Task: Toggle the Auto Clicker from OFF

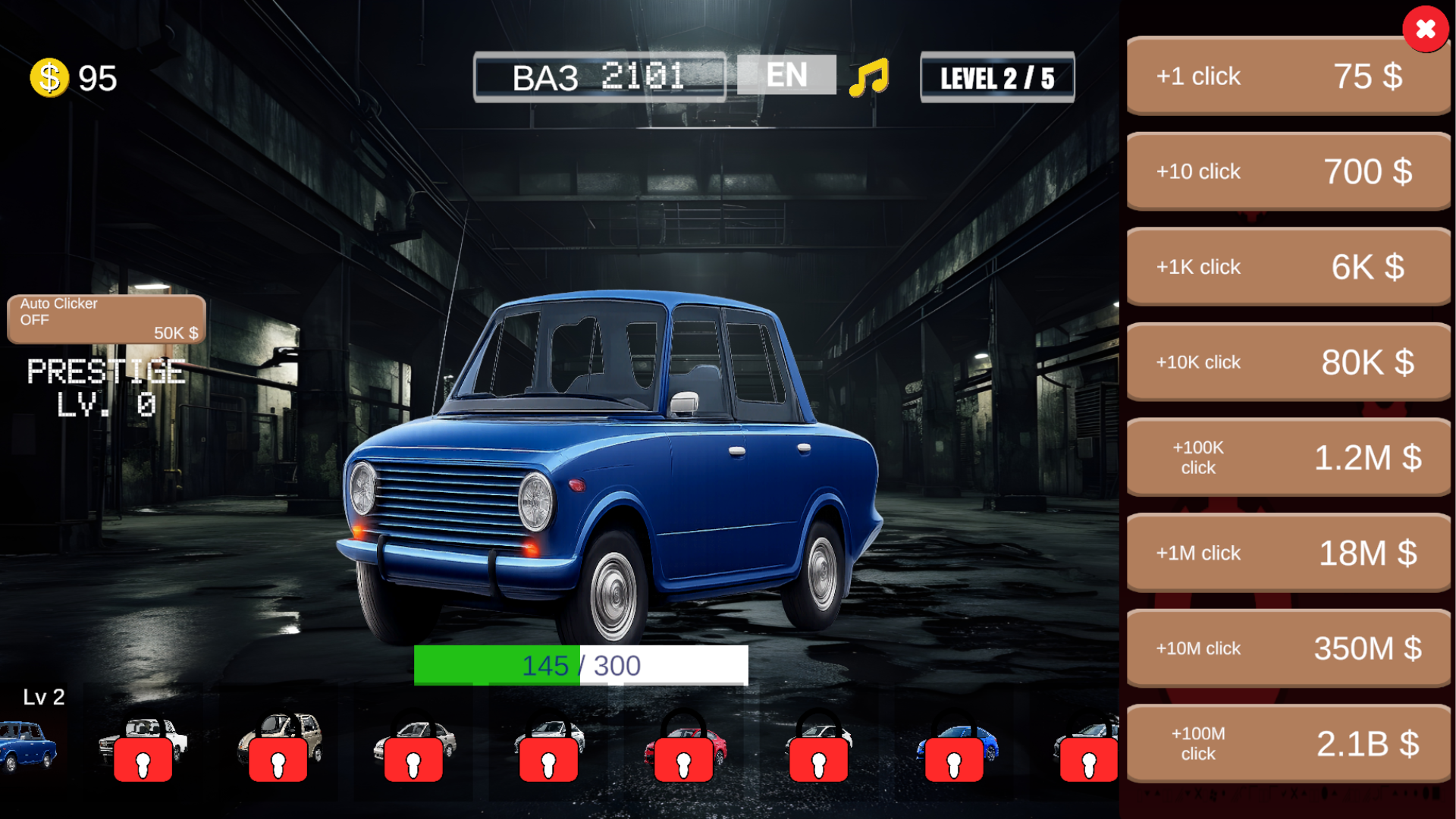Action: [x=106, y=318]
